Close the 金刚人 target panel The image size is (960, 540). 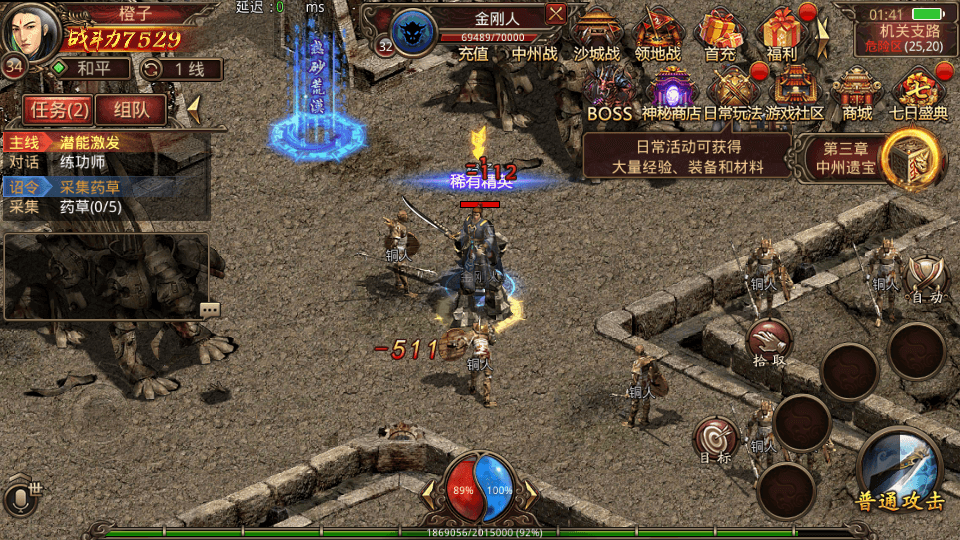(x=556, y=13)
